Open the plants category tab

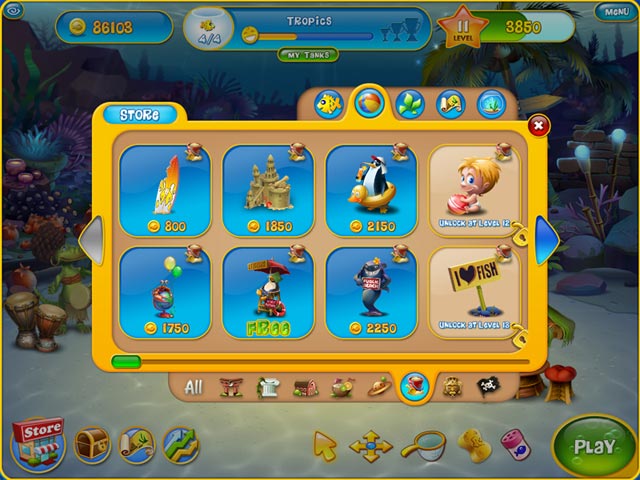pyautogui.click(x=410, y=103)
